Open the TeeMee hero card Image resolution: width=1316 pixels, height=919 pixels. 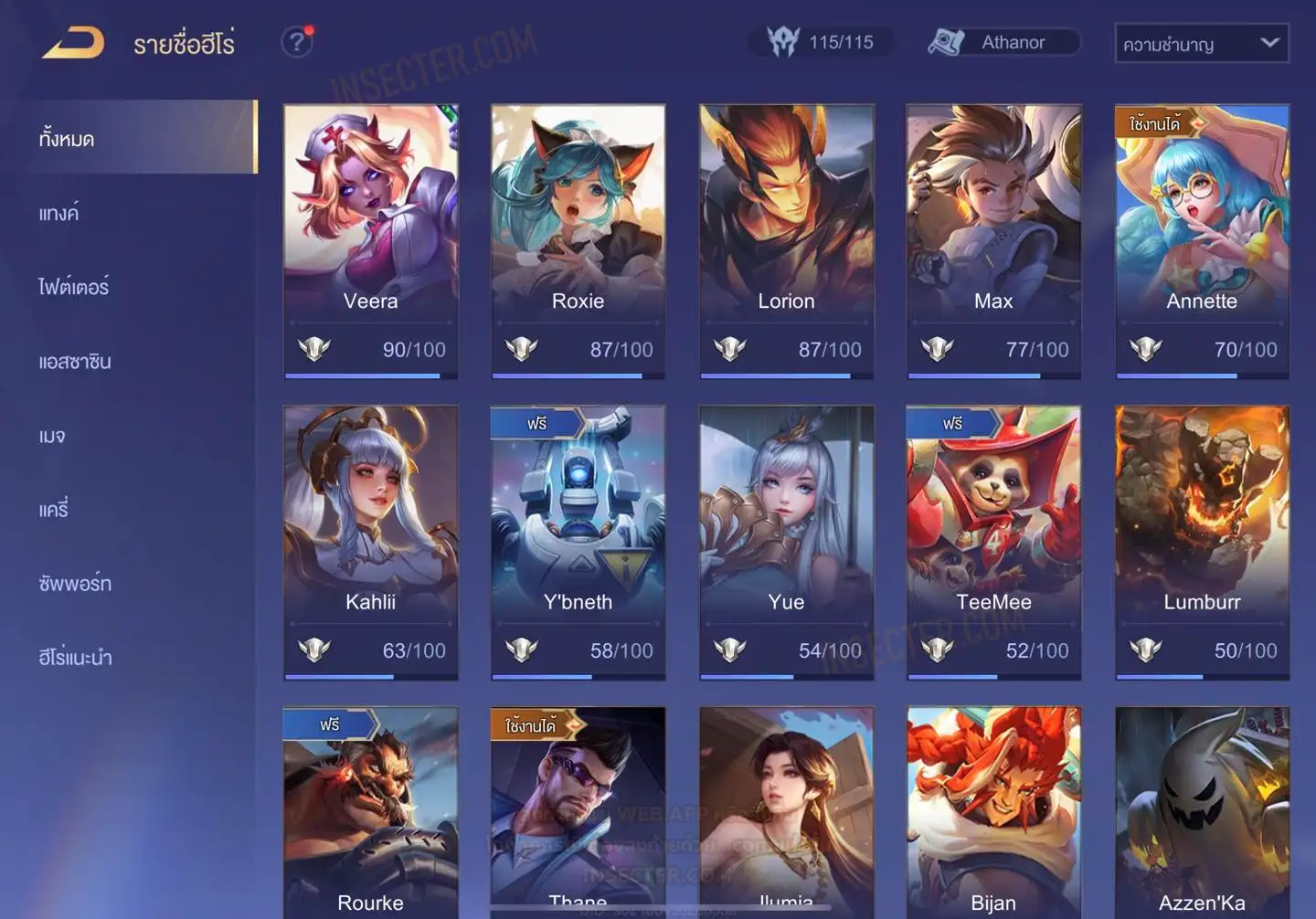(x=993, y=542)
